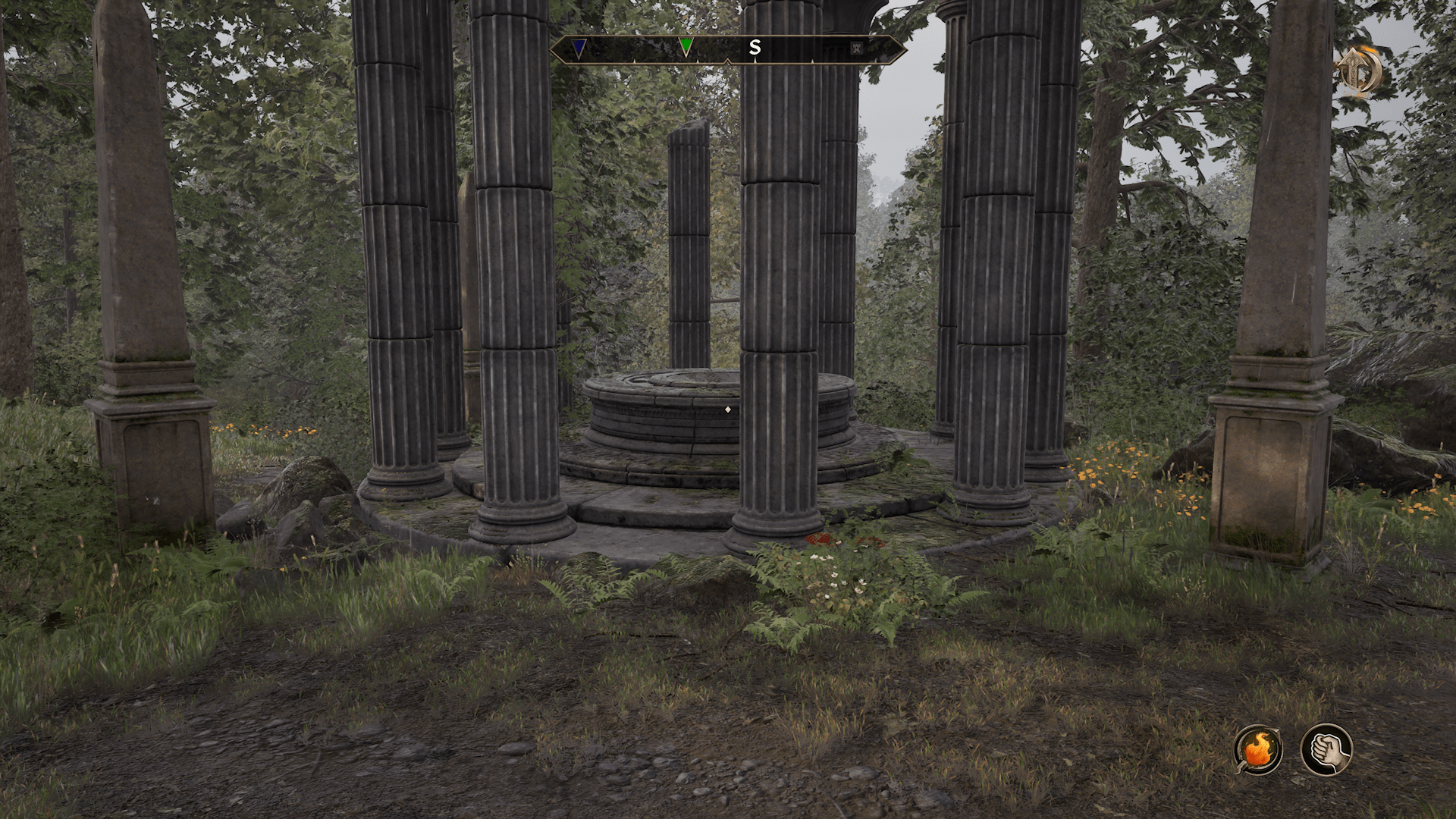Screen dimensions: 1456x819
Task: Select the flame spell icon
Action: 1258,749
